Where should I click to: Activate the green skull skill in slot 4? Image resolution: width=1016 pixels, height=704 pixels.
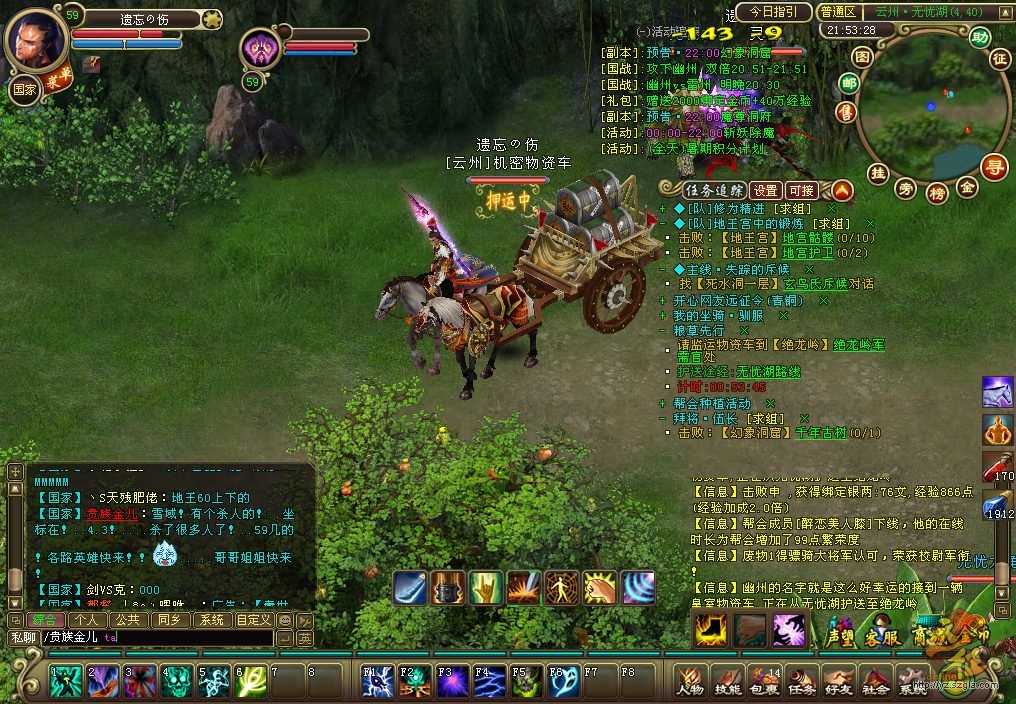tap(177, 681)
